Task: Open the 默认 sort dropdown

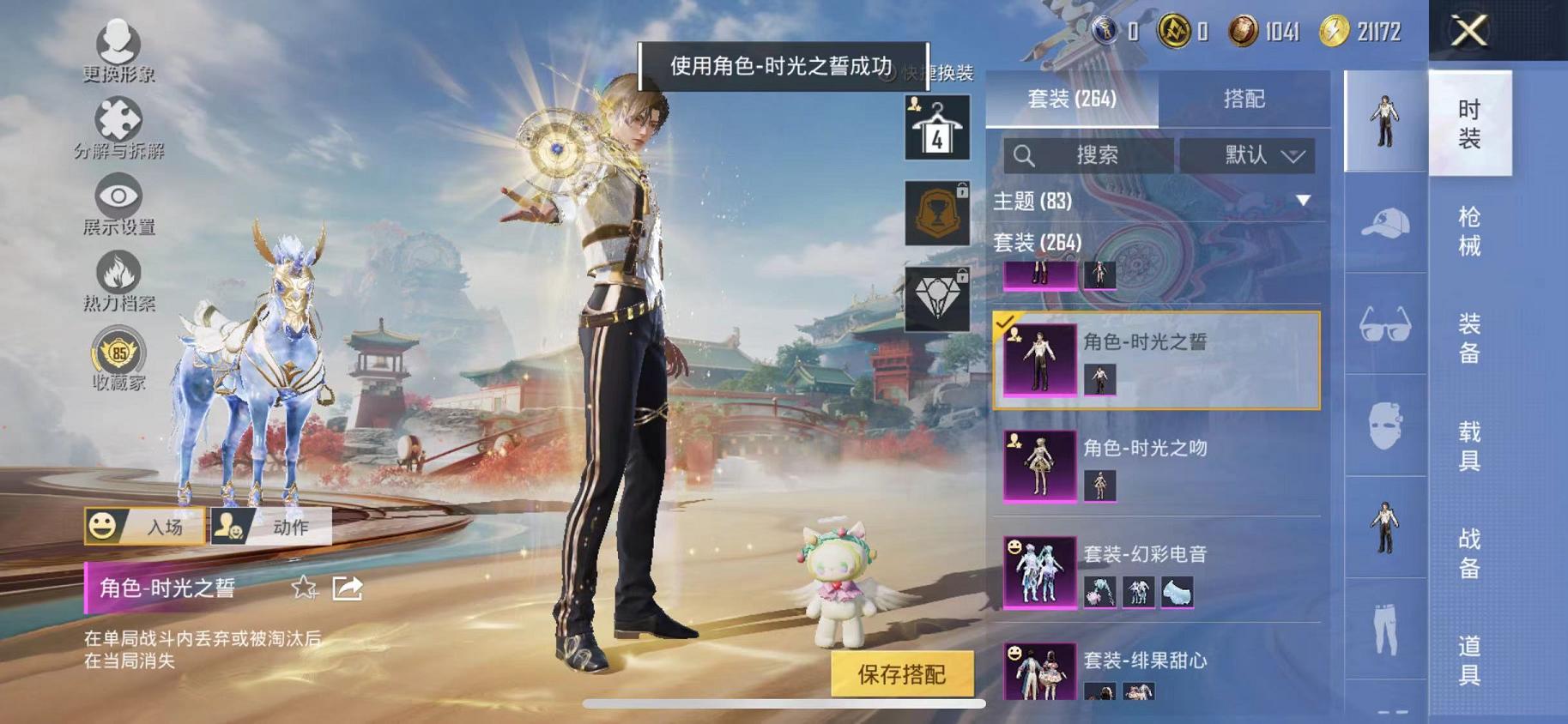Action: [x=1249, y=155]
